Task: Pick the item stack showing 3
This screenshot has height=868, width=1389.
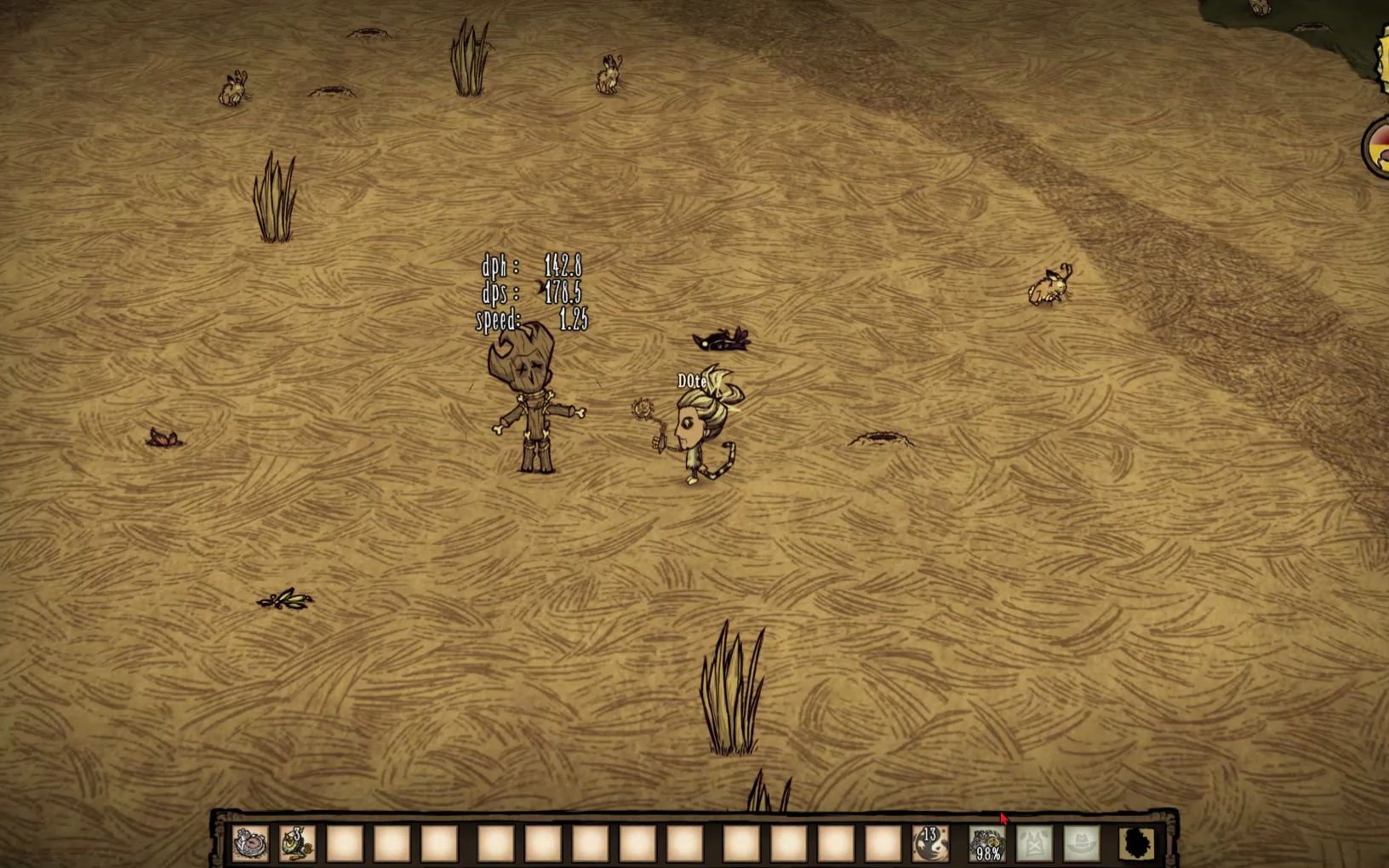Action: pyautogui.click(x=297, y=843)
